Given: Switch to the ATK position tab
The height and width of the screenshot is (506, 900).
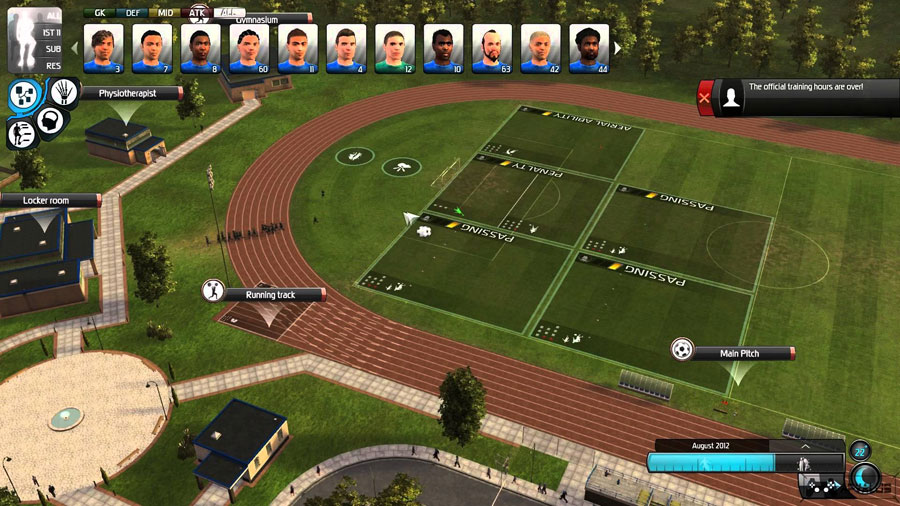Looking at the screenshot, I should (197, 13).
